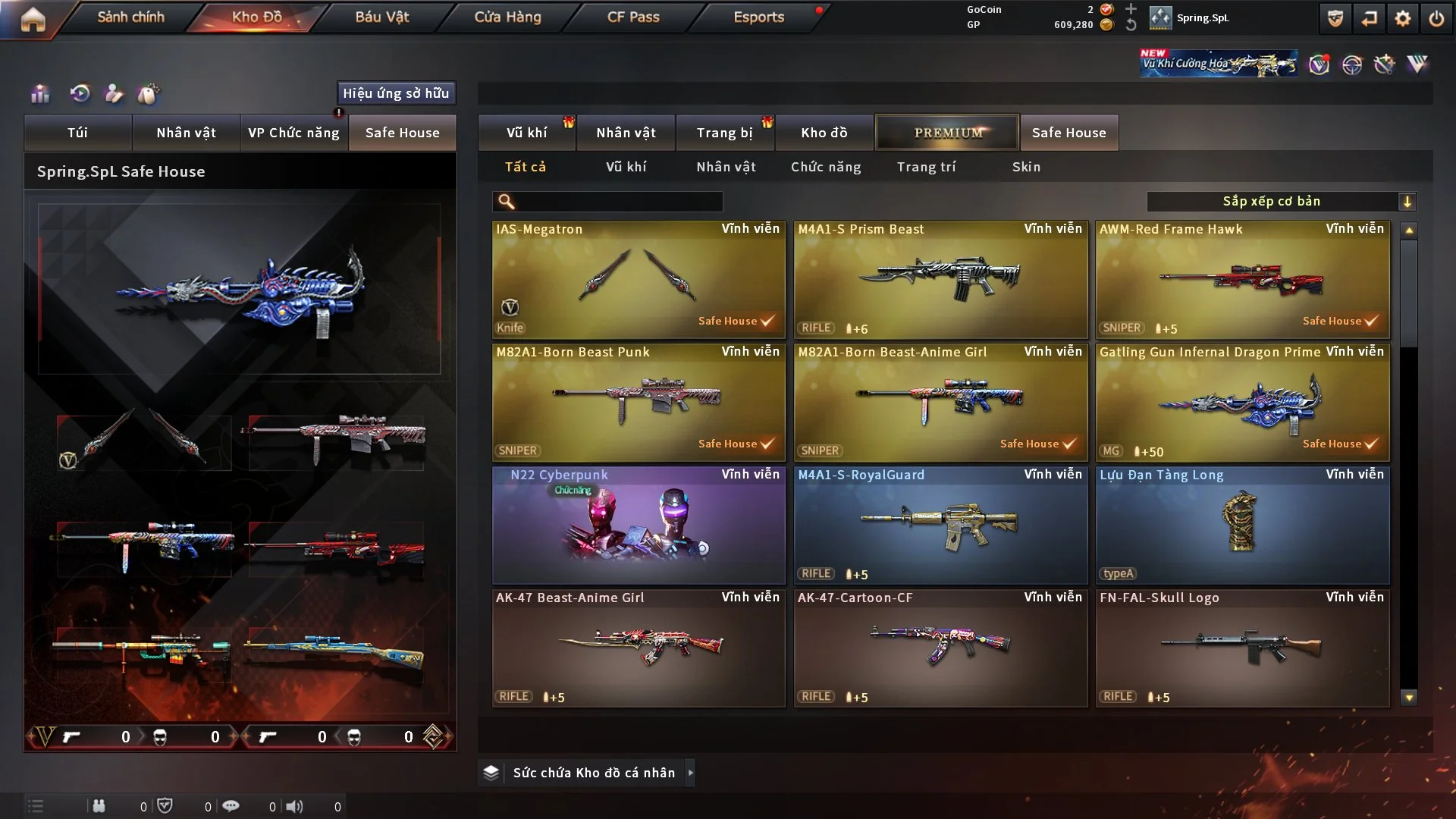Open the VP Chức năng tab
Screen dimensions: 1456x819
pos(293,133)
